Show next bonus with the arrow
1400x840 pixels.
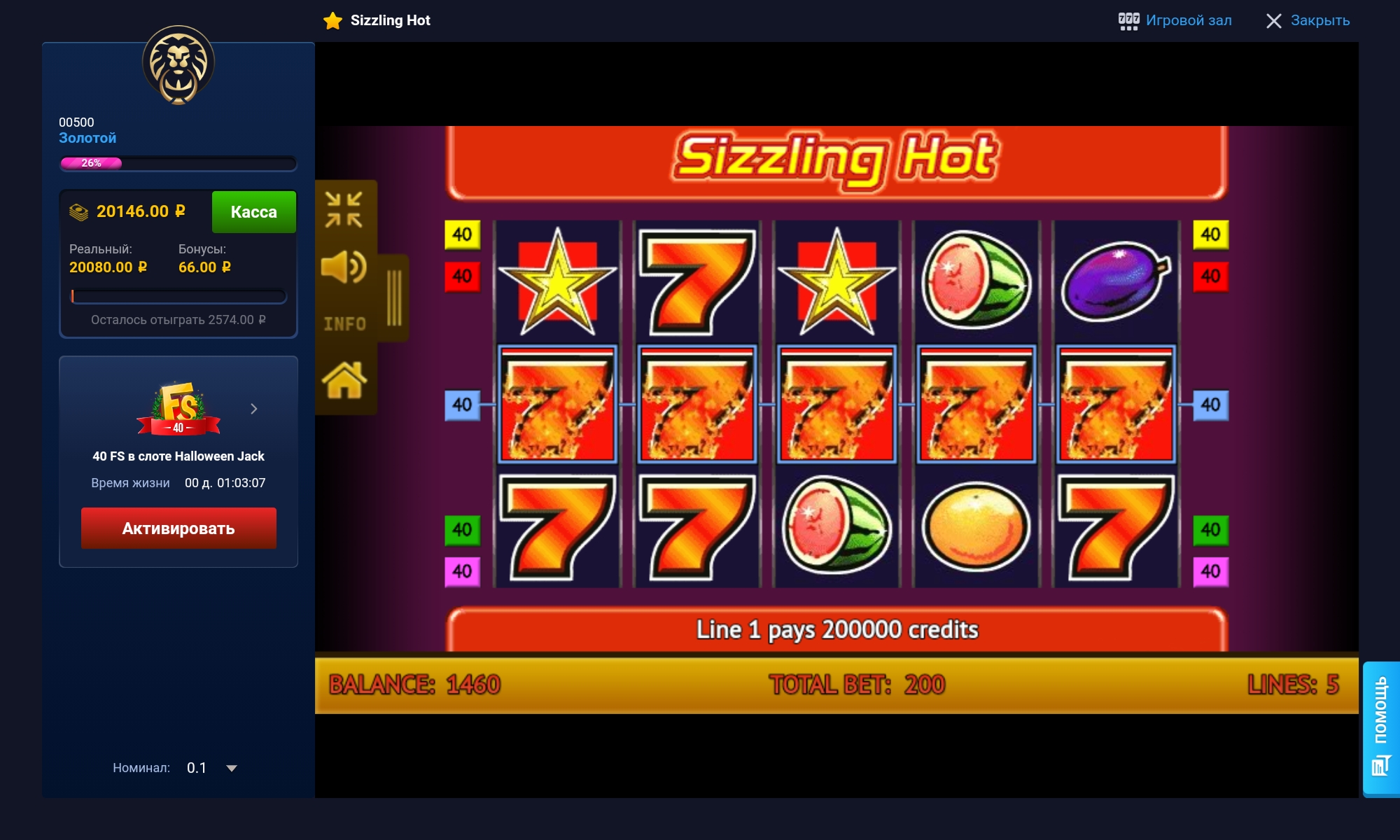[254, 409]
